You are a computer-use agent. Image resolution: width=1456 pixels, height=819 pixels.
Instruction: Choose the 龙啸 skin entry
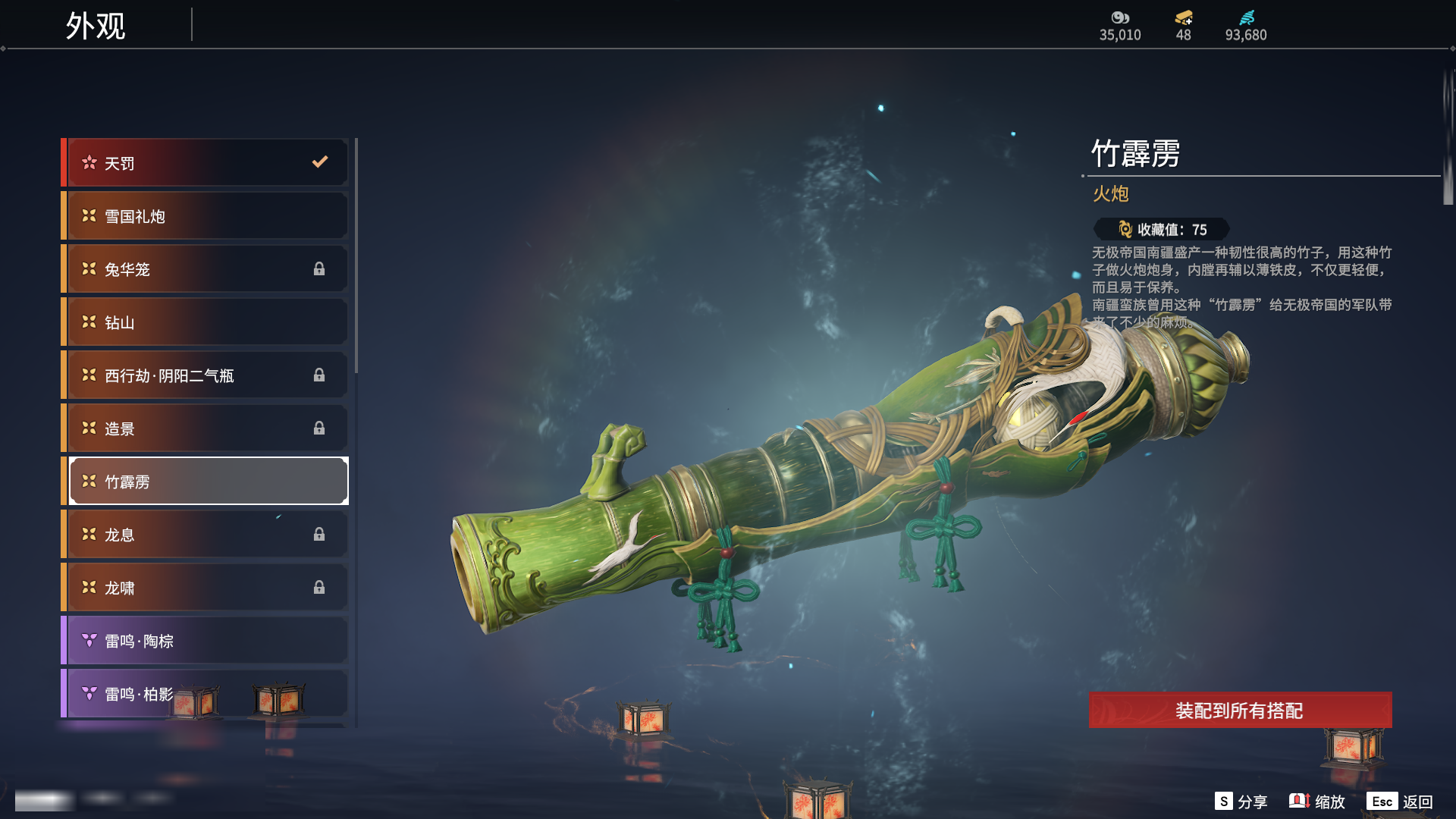point(206,588)
